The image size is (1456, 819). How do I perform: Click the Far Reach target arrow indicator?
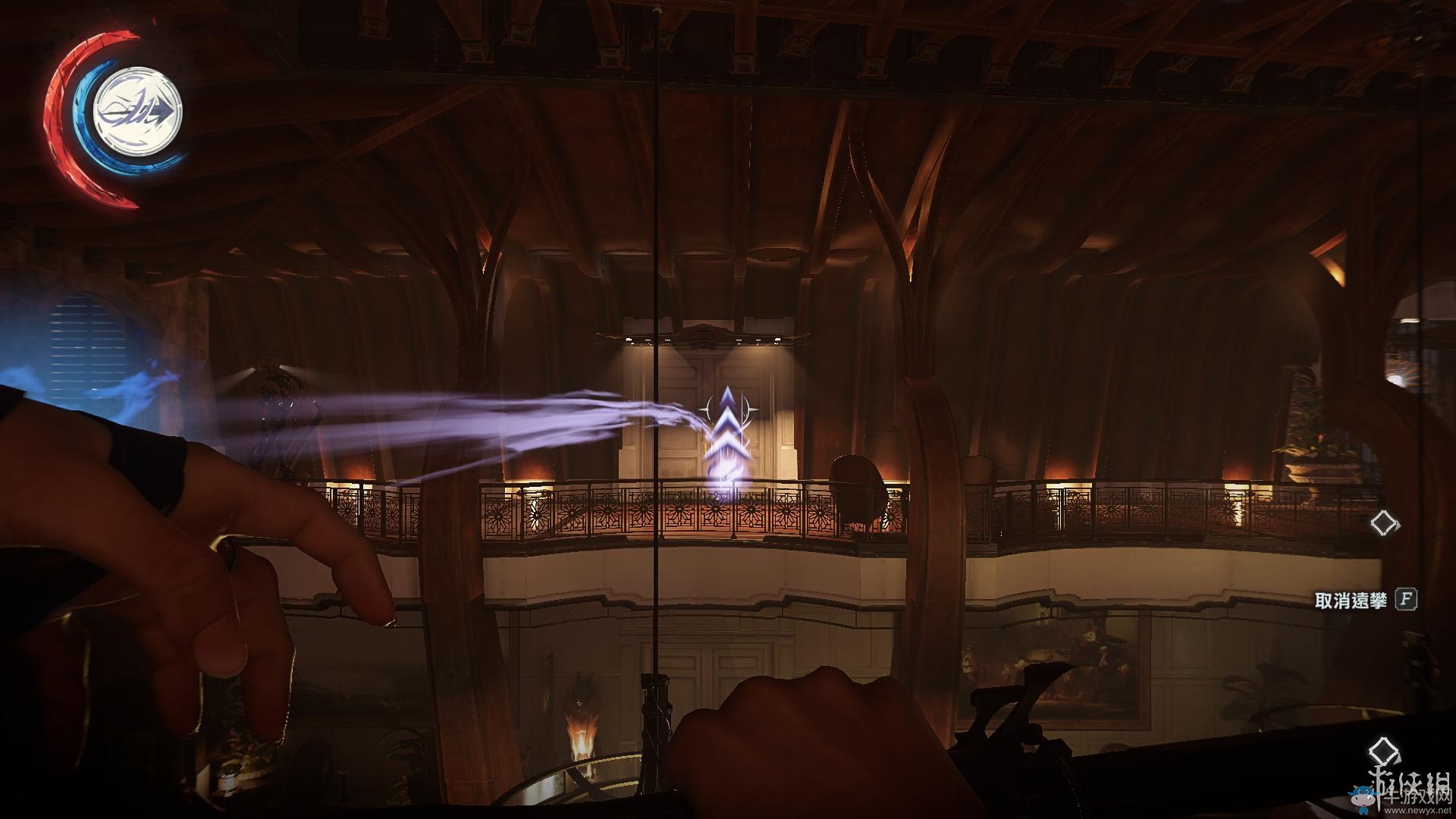(x=727, y=427)
